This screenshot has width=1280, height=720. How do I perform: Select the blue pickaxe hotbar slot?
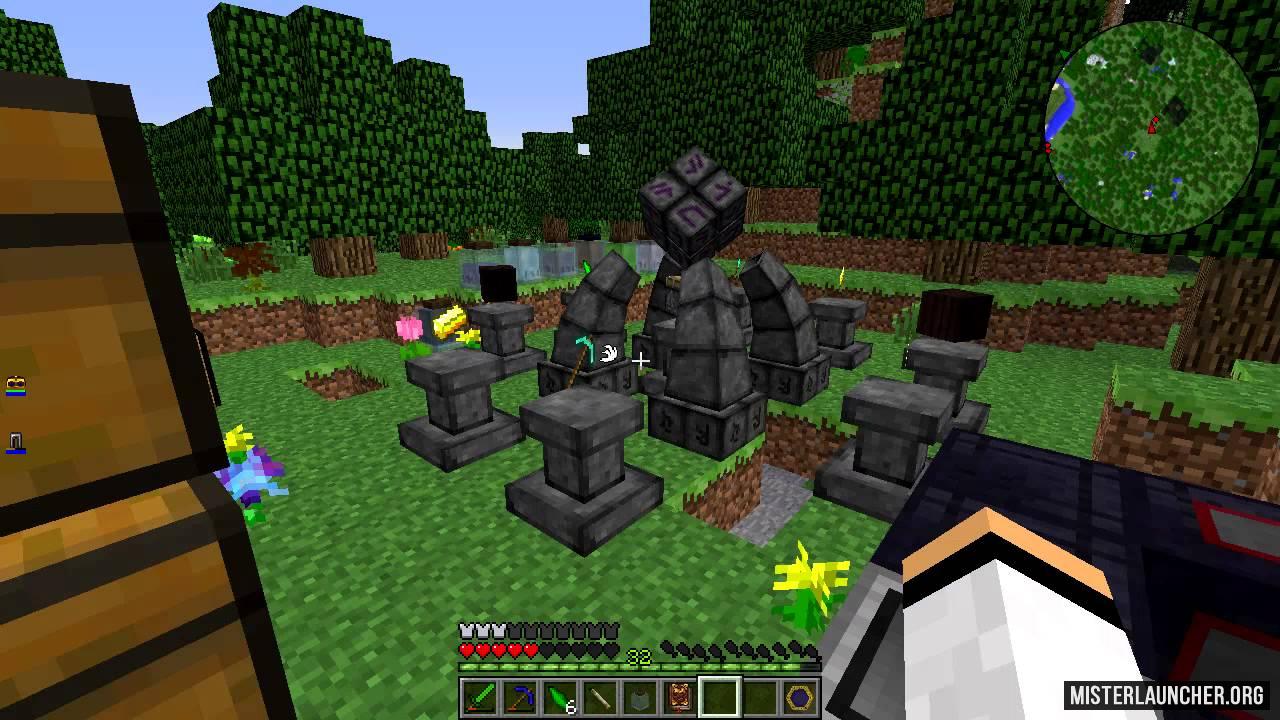(519, 697)
